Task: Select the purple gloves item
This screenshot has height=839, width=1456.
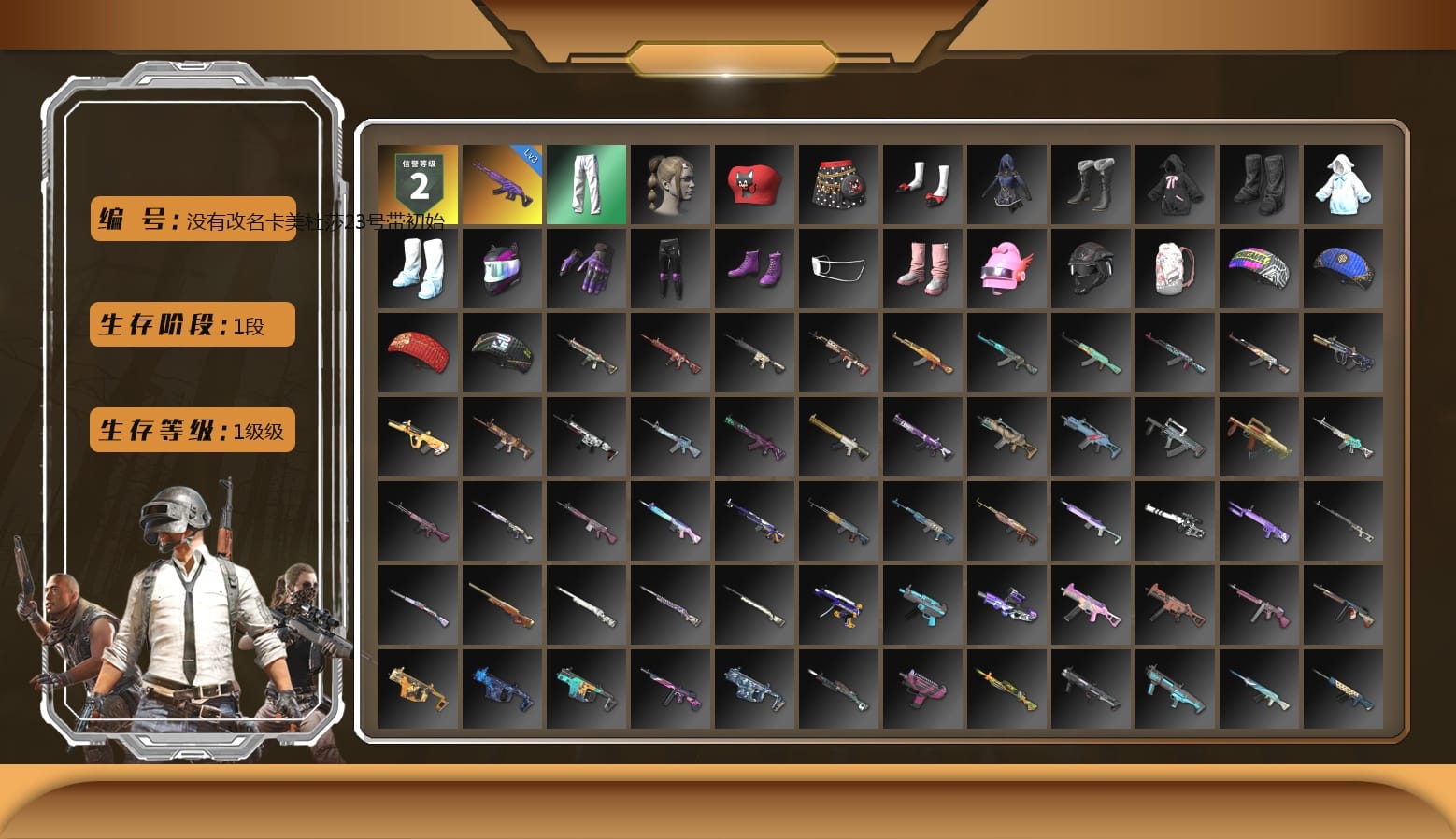Action: point(587,268)
